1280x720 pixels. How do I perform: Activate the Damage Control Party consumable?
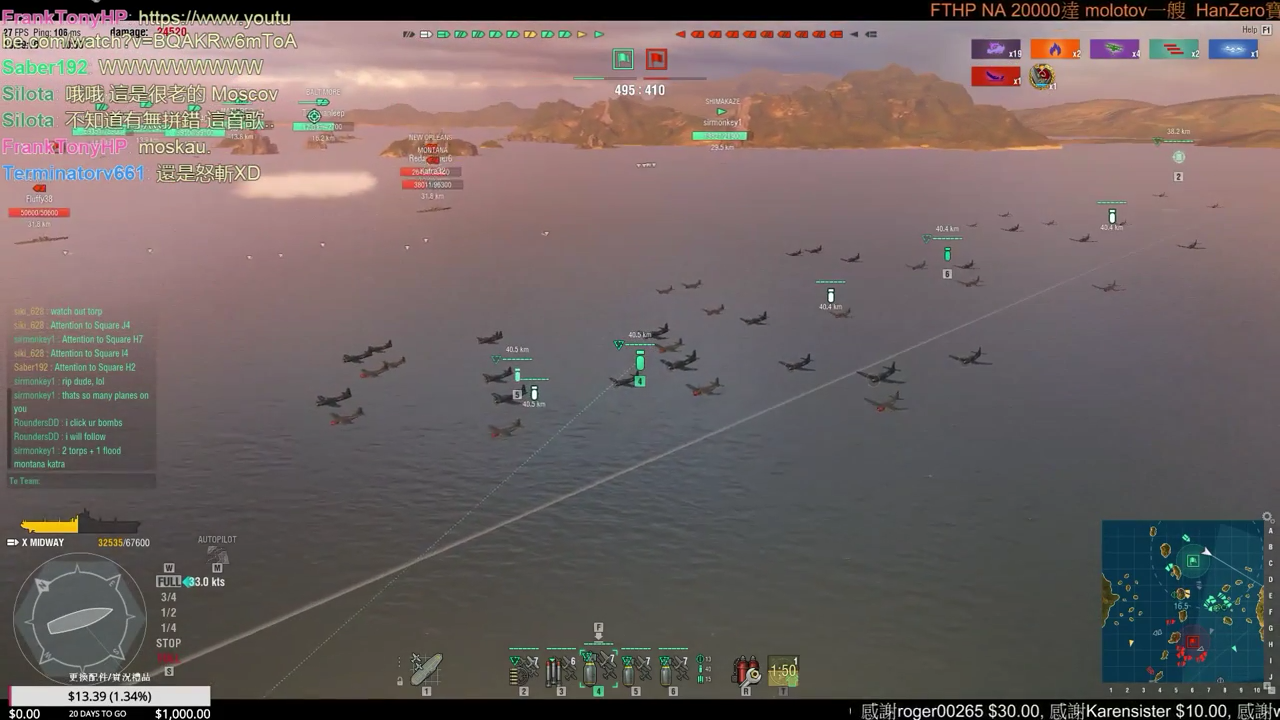click(746, 670)
